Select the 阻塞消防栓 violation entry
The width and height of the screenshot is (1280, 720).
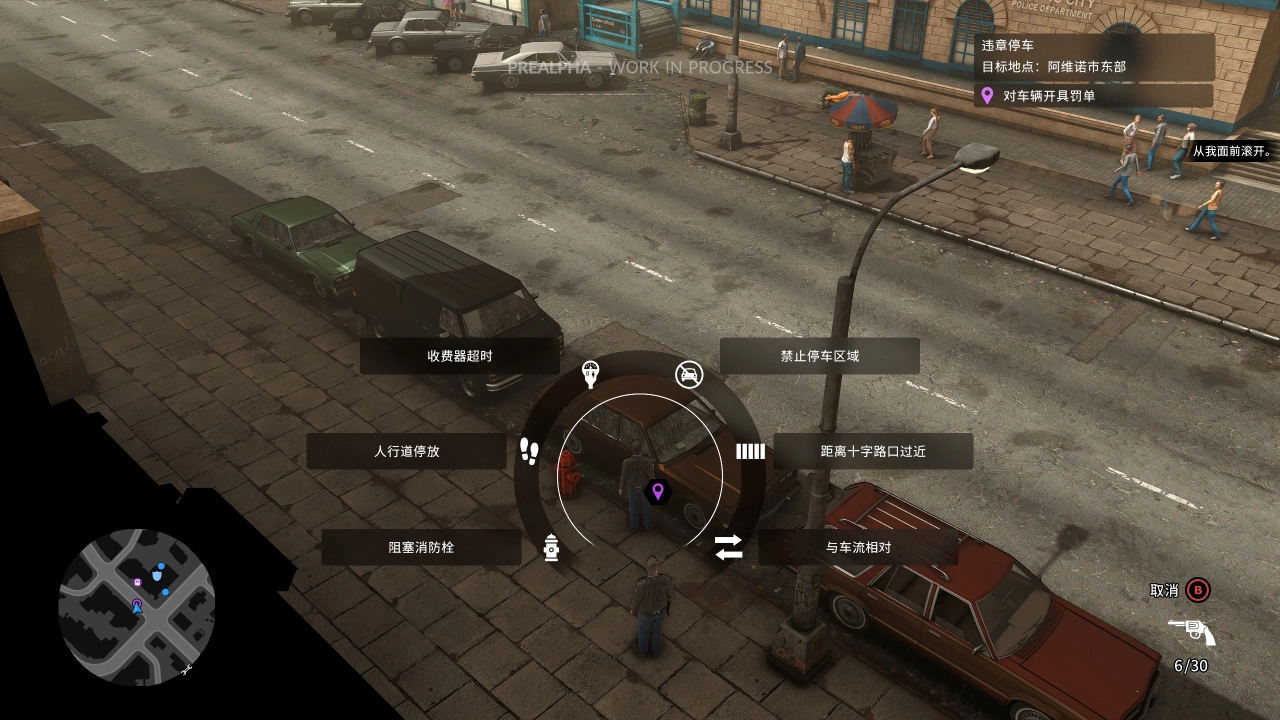(419, 546)
